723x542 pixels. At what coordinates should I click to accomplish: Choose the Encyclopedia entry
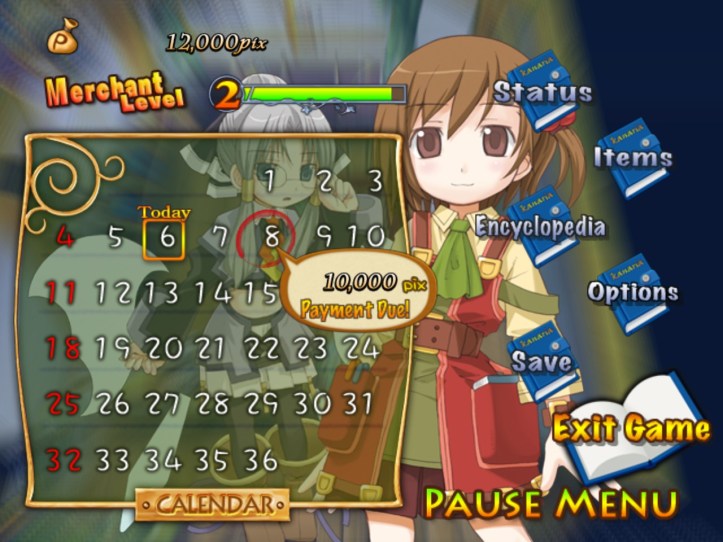(540, 226)
